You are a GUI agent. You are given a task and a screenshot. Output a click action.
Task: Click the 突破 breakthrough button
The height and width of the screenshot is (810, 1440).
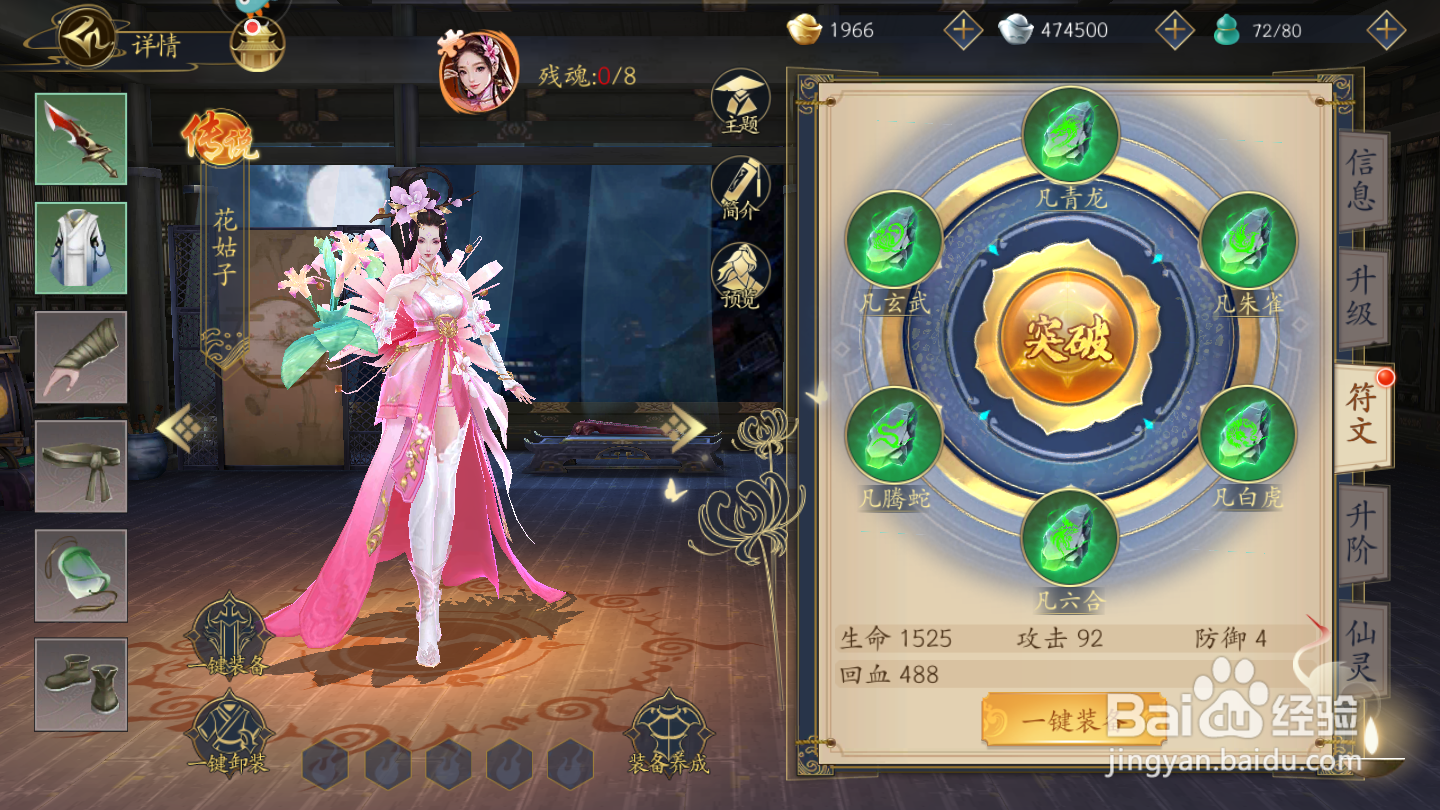(x=1067, y=339)
